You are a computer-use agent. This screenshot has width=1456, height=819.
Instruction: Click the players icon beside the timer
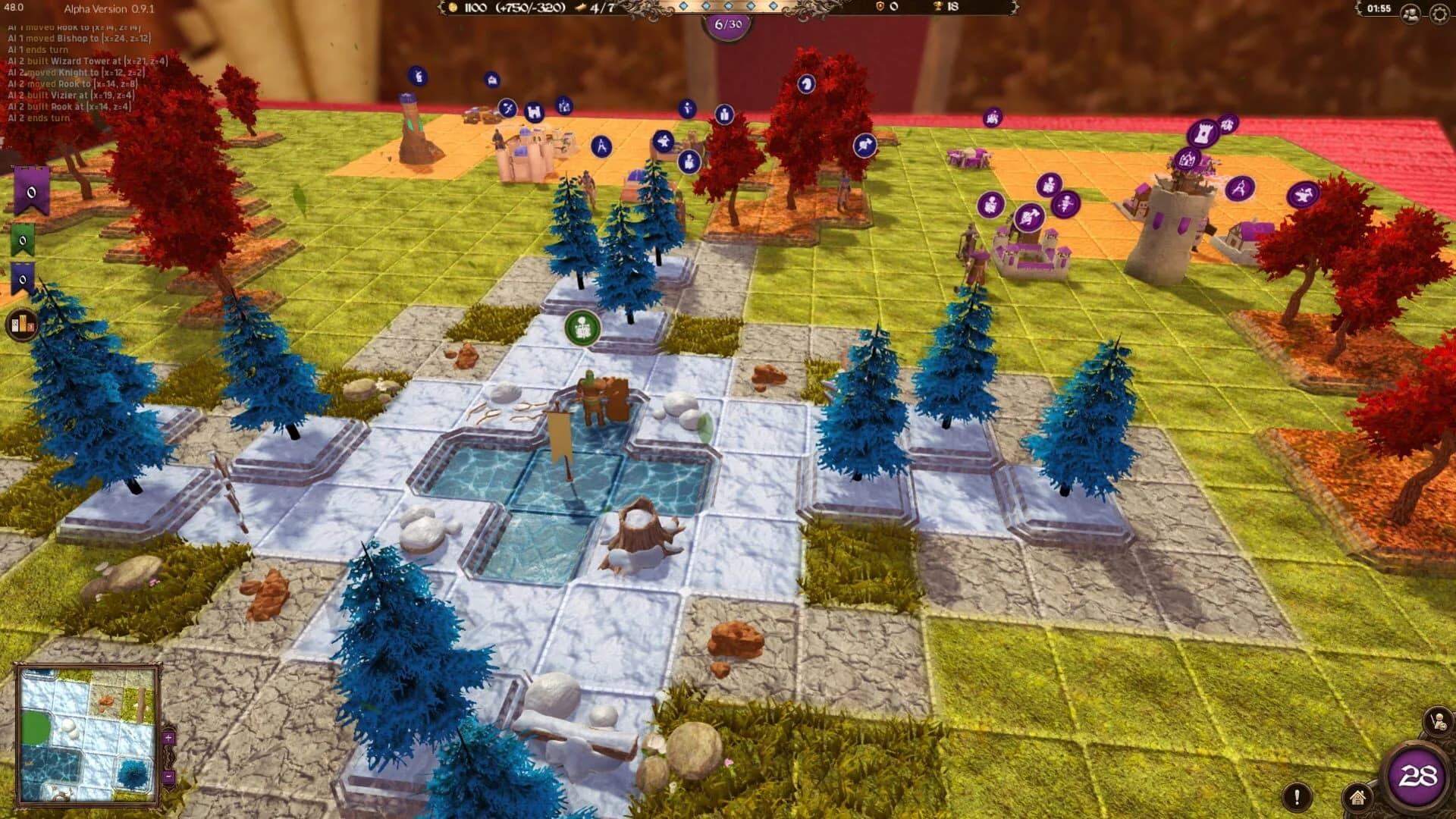point(1410,12)
